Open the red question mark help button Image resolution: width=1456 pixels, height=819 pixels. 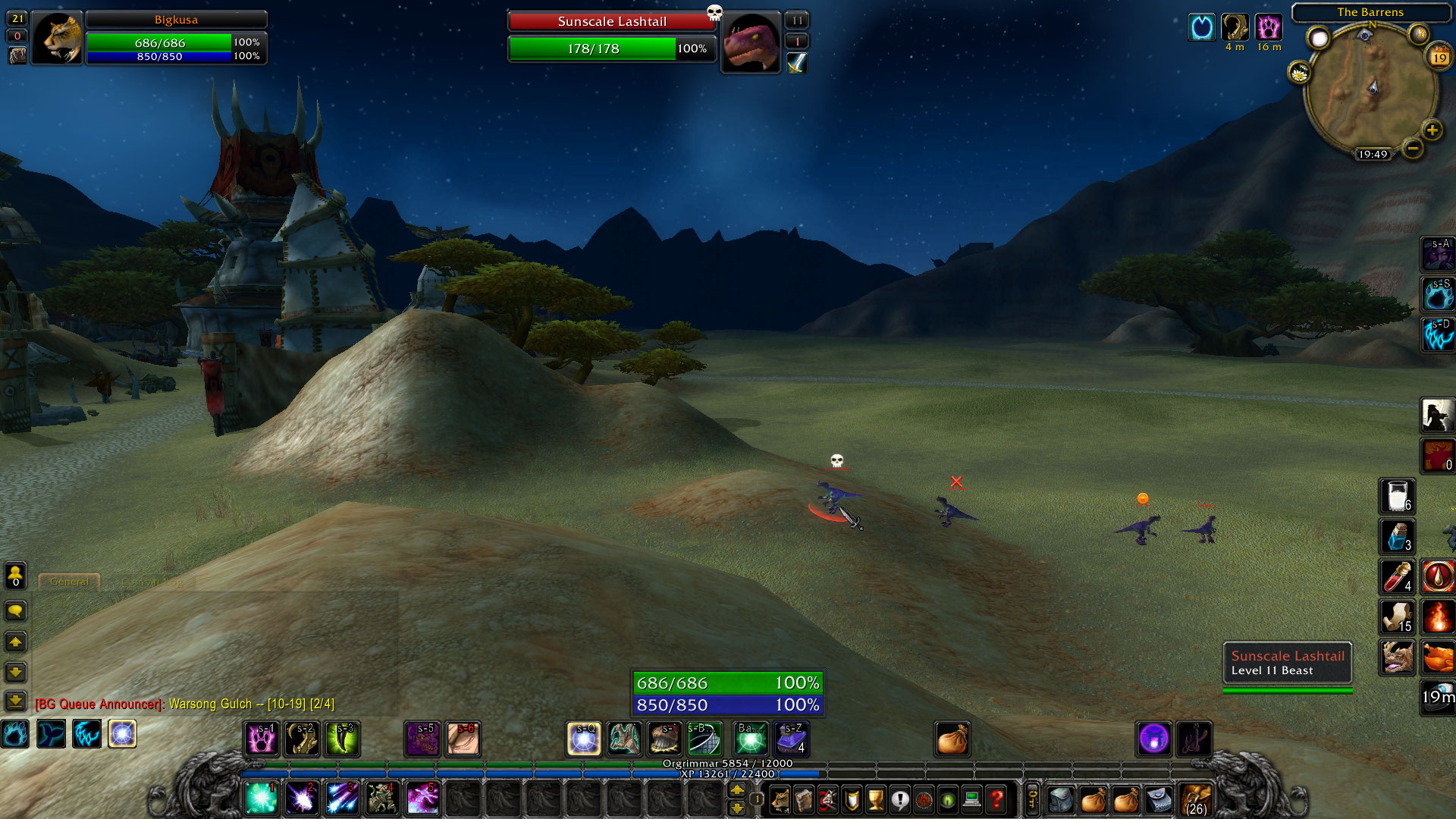coord(996,799)
